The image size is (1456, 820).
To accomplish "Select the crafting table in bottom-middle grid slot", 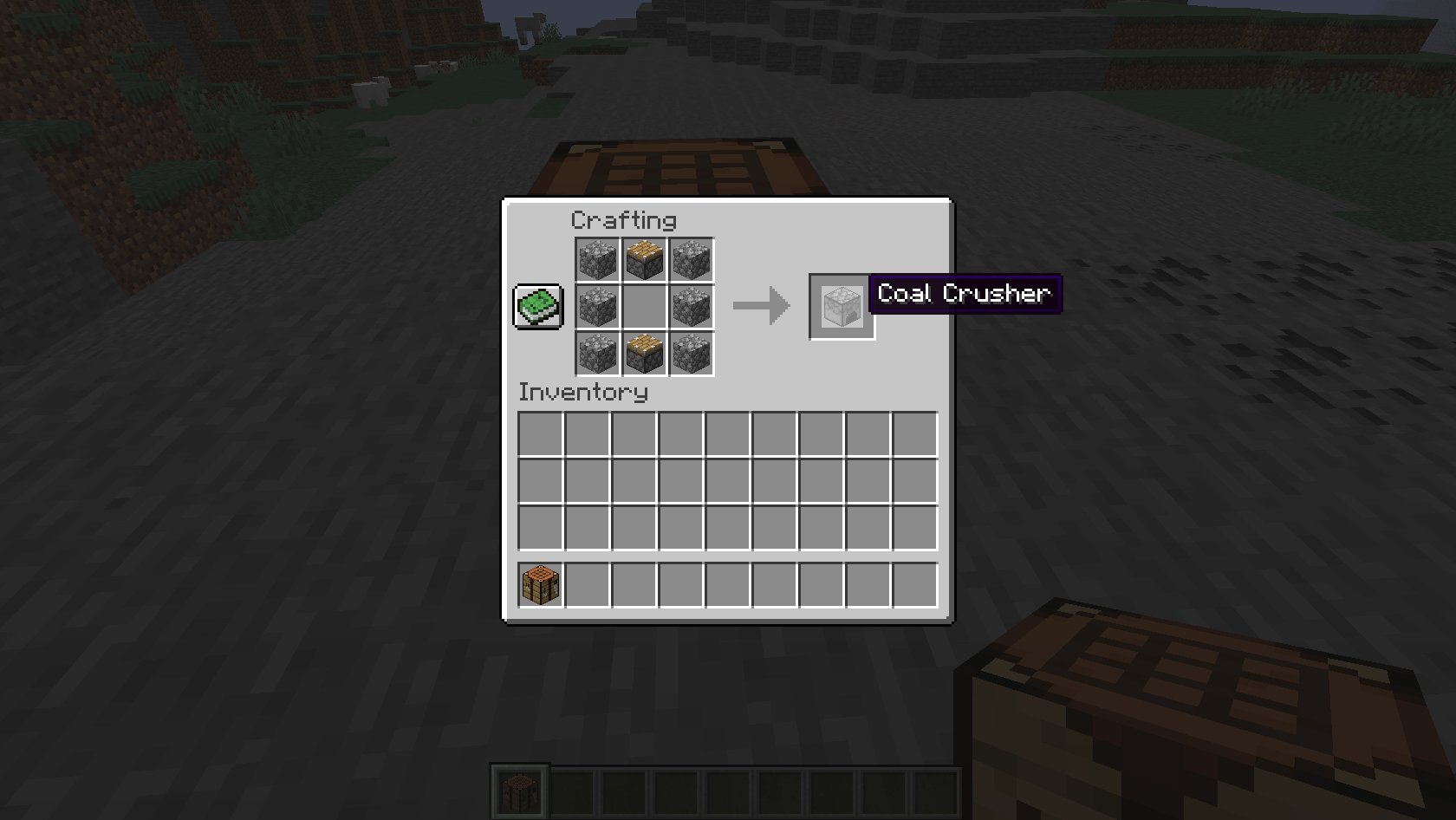I will [x=645, y=353].
